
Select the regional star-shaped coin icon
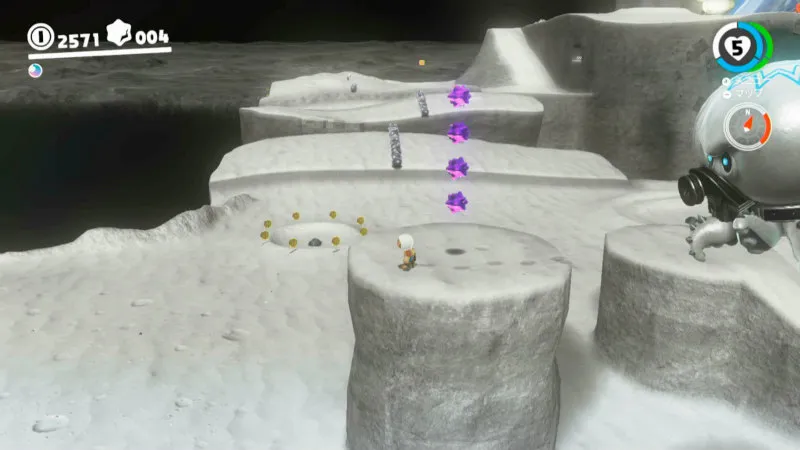(x=120, y=37)
